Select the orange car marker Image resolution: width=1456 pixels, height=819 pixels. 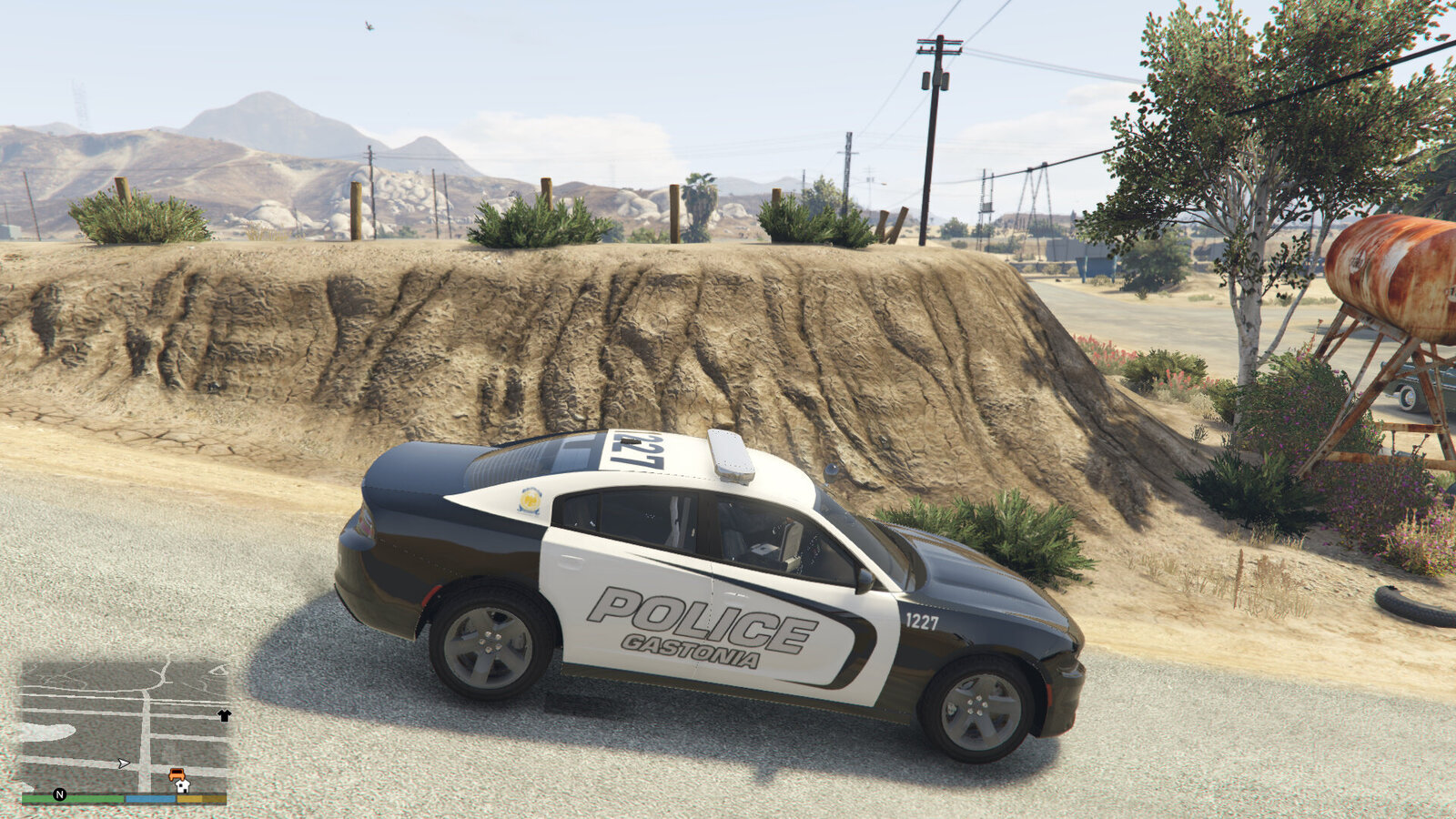(x=176, y=773)
